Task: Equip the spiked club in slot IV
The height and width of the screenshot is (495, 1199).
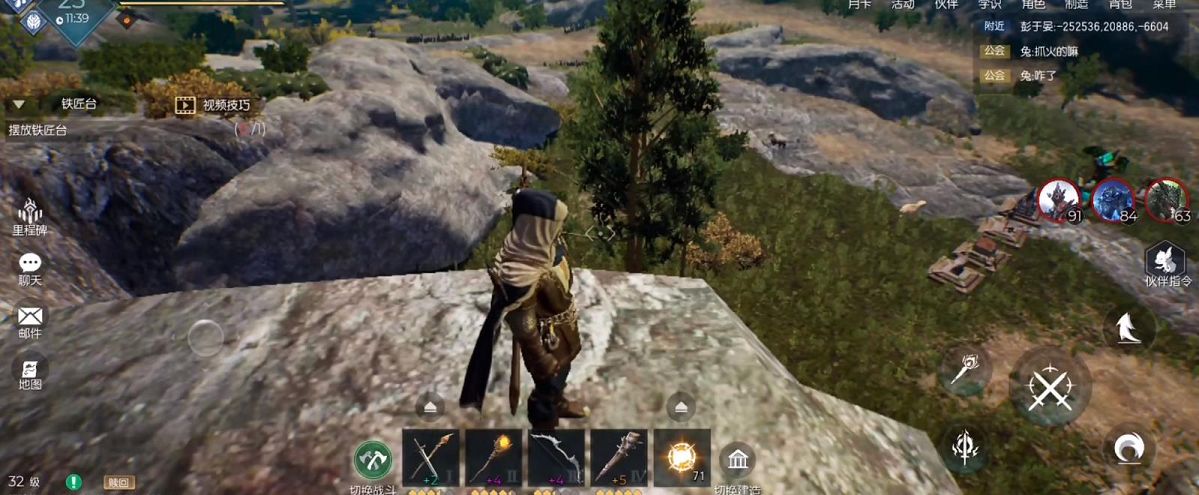Action: click(619, 458)
